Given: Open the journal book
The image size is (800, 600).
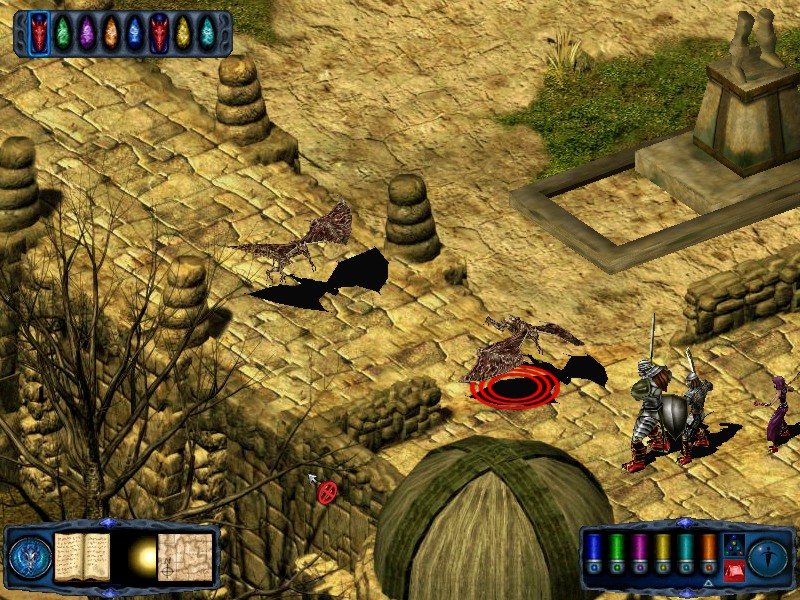Looking at the screenshot, I should tap(82, 556).
